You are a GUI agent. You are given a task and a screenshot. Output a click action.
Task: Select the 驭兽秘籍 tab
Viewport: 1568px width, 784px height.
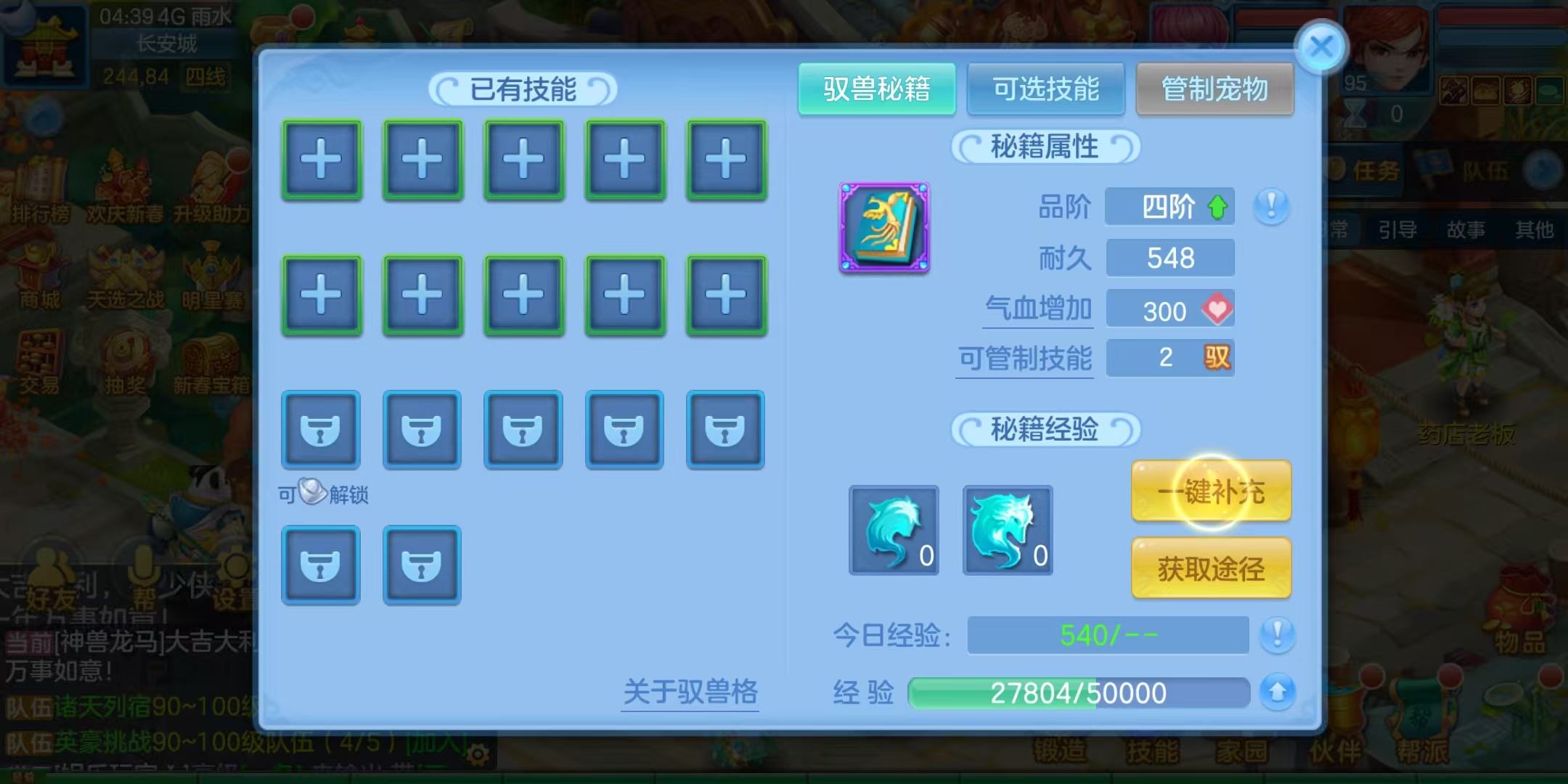point(877,89)
